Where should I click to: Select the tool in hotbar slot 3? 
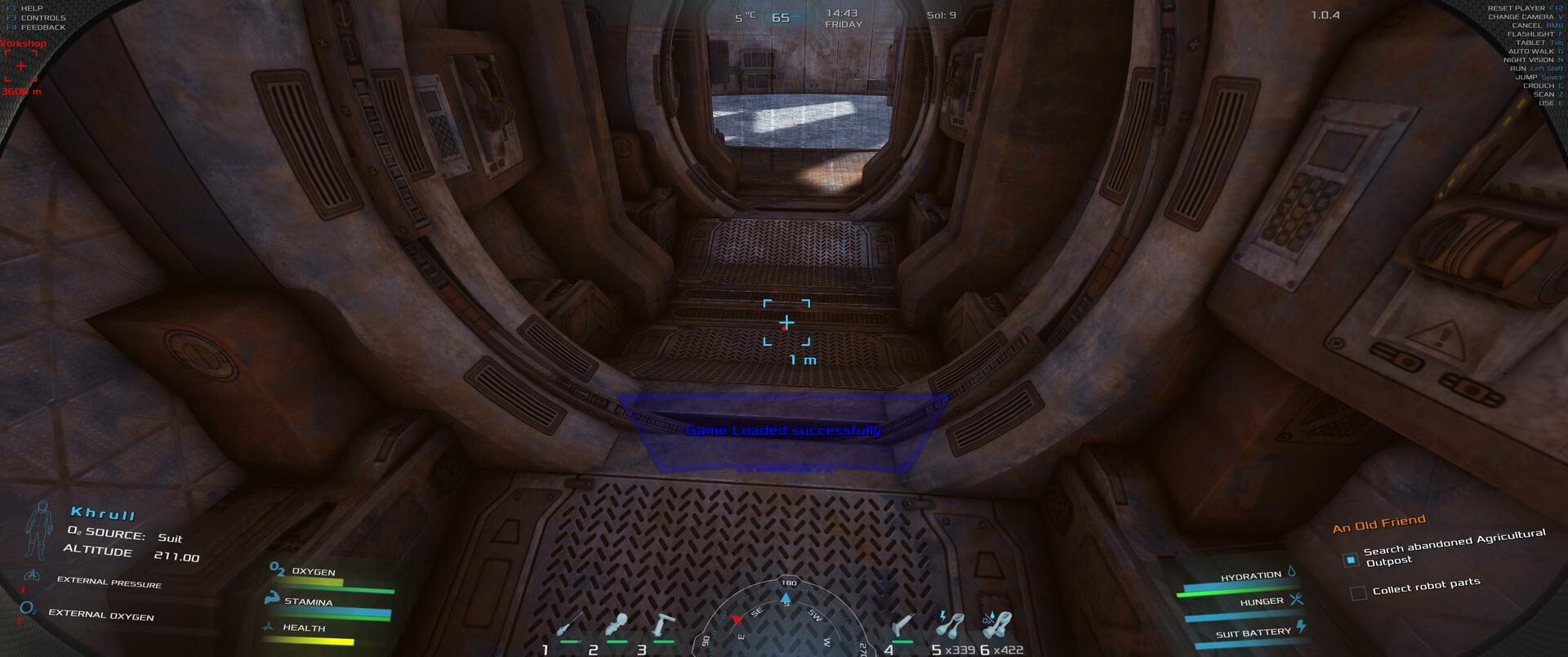[x=663, y=626]
